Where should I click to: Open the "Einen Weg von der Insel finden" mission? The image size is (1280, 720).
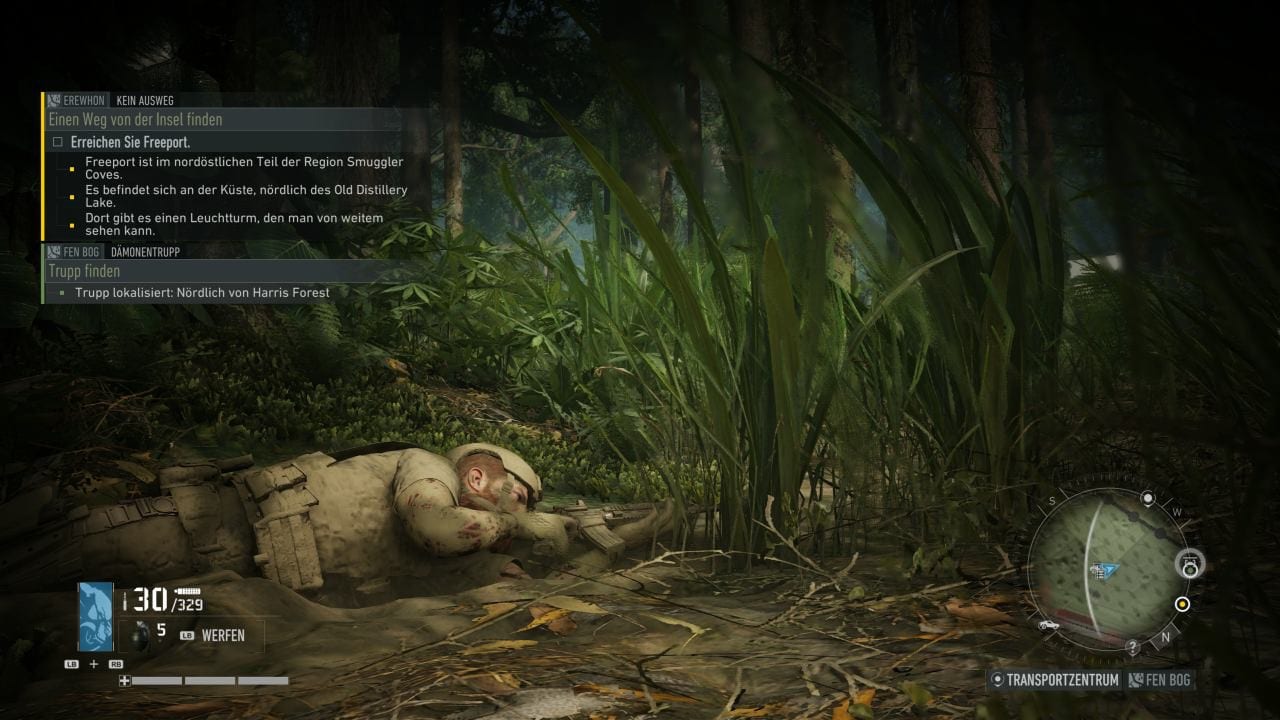[135, 120]
